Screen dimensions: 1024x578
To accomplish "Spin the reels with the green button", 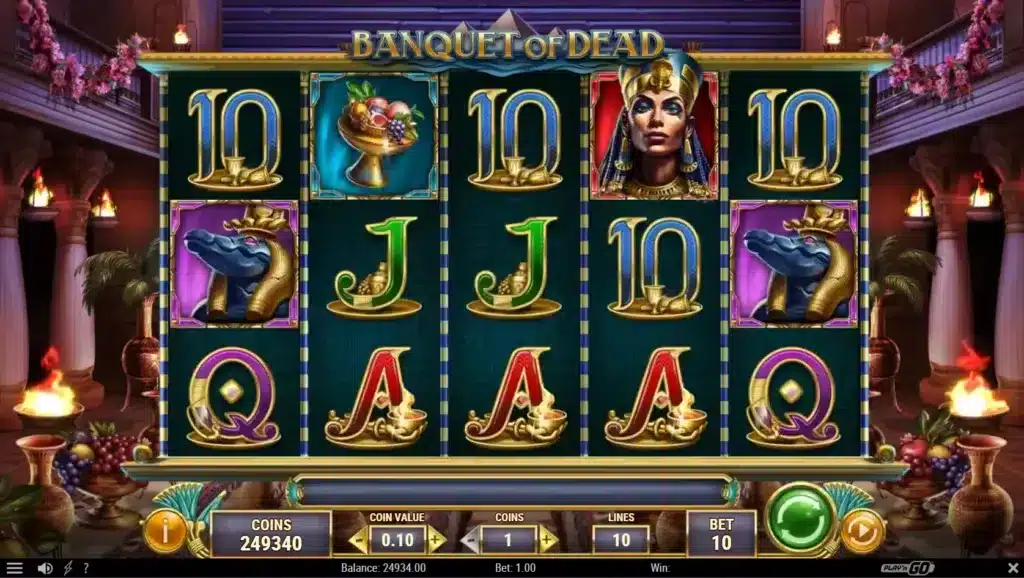I will click(x=800, y=518).
